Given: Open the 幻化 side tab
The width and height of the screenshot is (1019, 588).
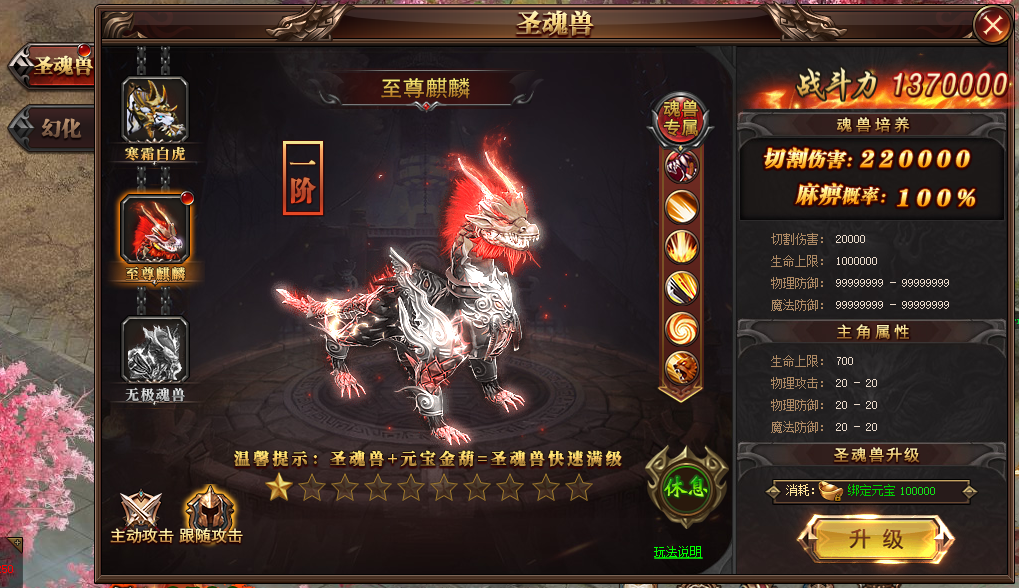Looking at the screenshot, I should click(59, 128).
